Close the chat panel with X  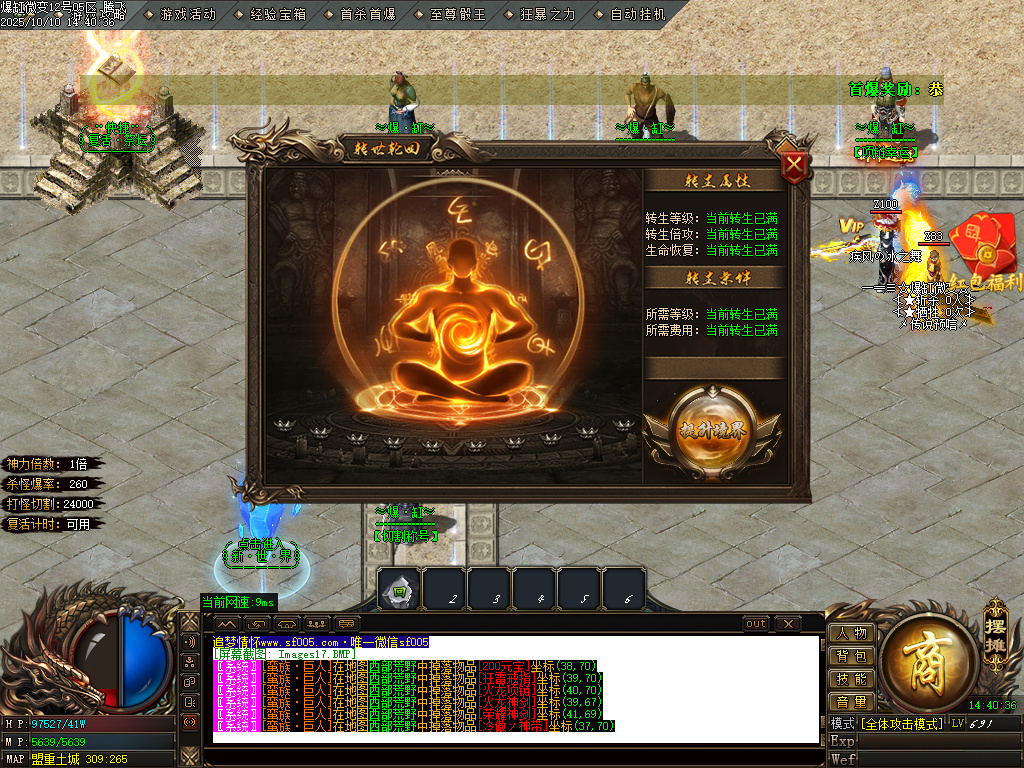point(788,624)
